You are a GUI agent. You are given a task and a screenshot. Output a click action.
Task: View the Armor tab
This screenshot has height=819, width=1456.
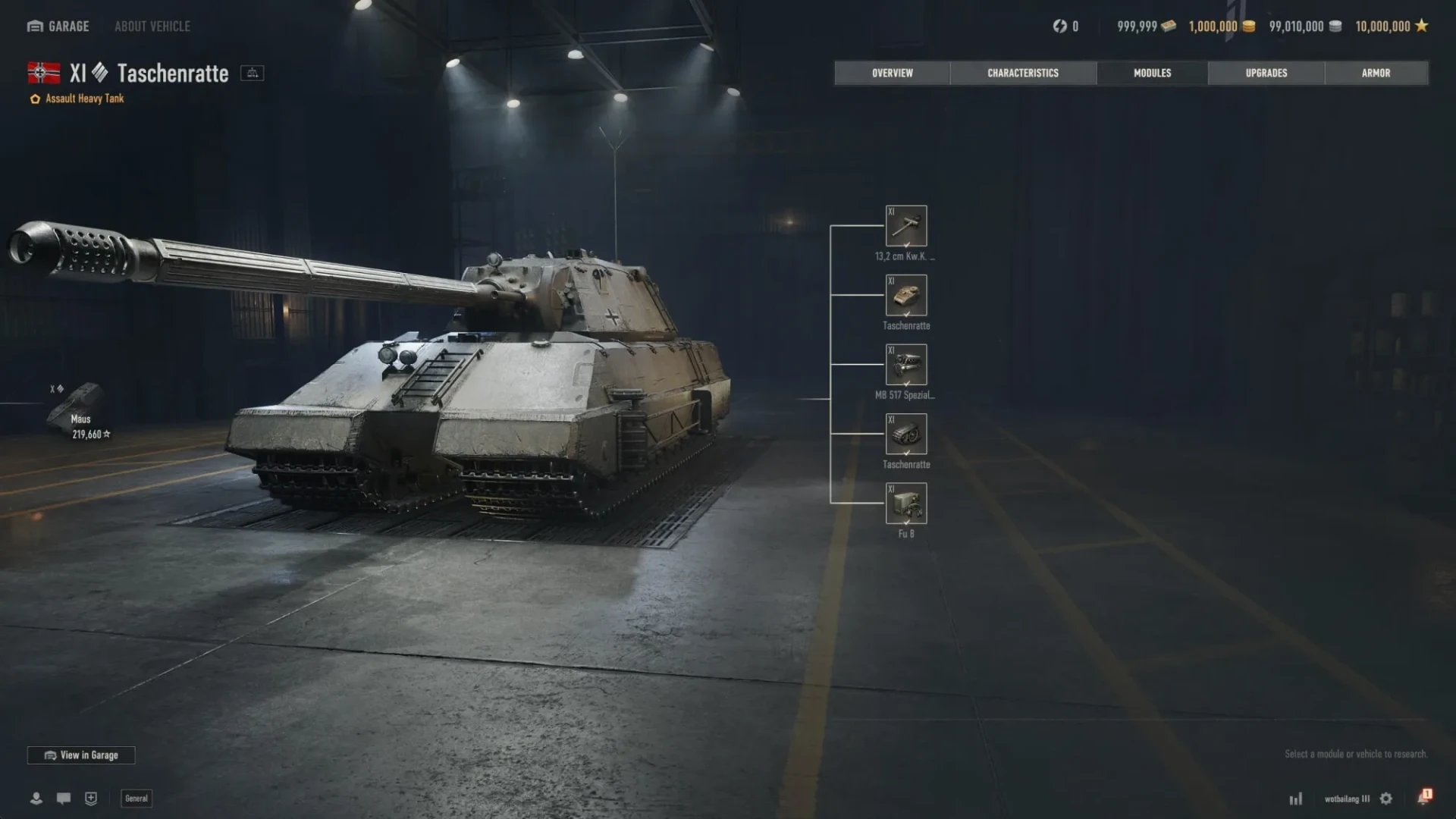[1376, 73]
